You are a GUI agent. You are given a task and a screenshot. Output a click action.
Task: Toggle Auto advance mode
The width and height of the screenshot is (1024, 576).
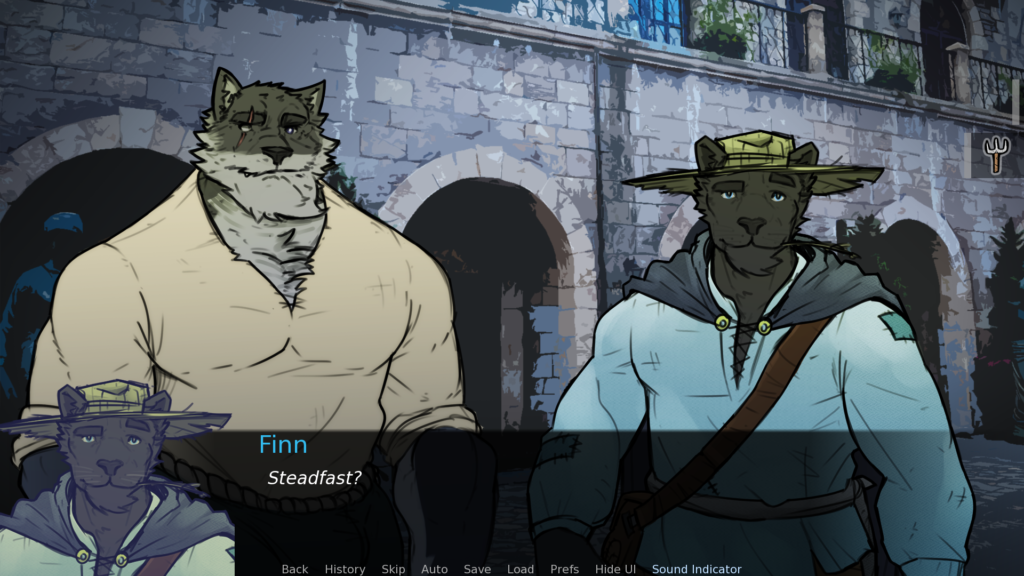coord(434,569)
